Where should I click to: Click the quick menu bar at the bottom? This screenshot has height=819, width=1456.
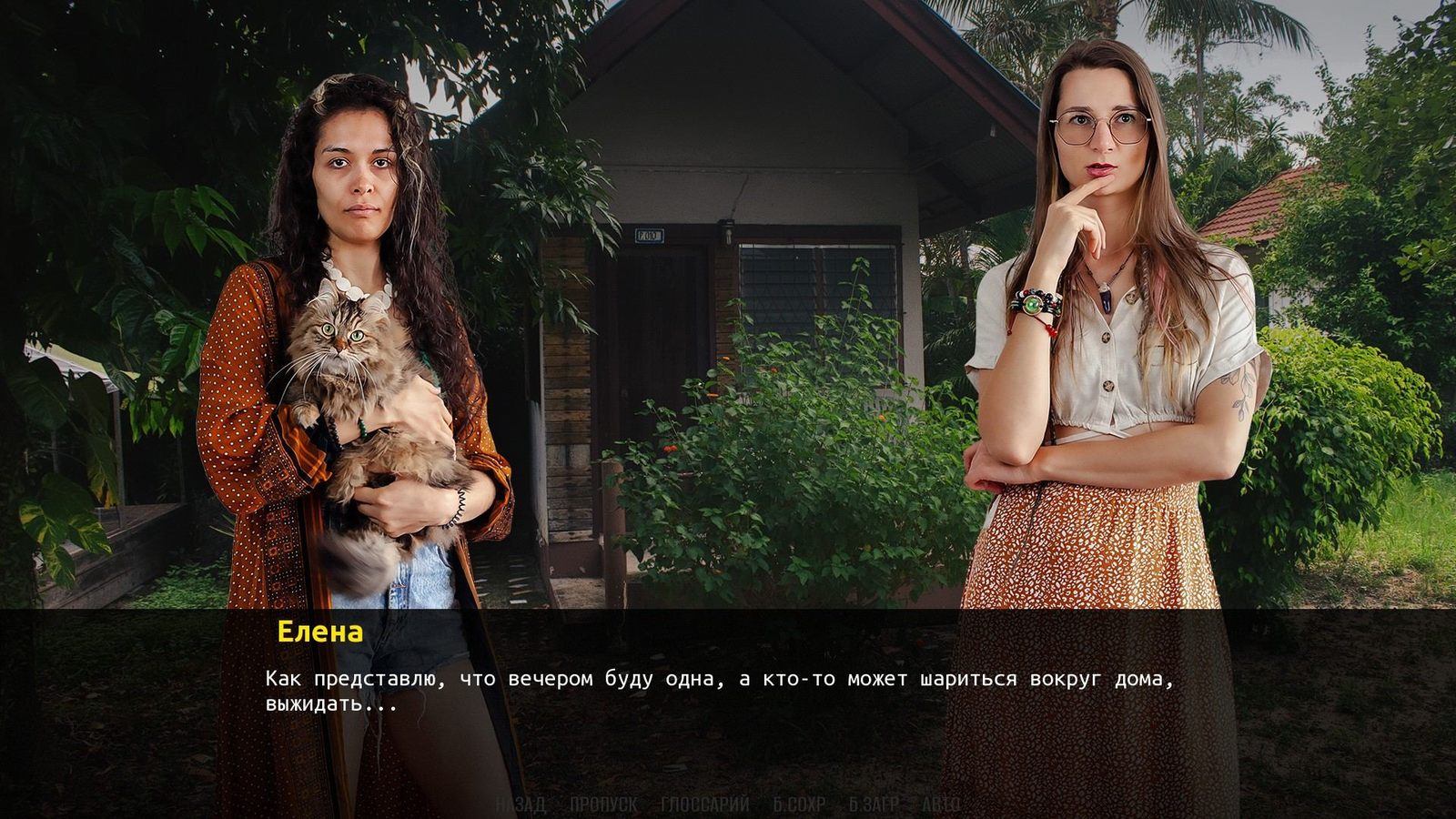728,804
